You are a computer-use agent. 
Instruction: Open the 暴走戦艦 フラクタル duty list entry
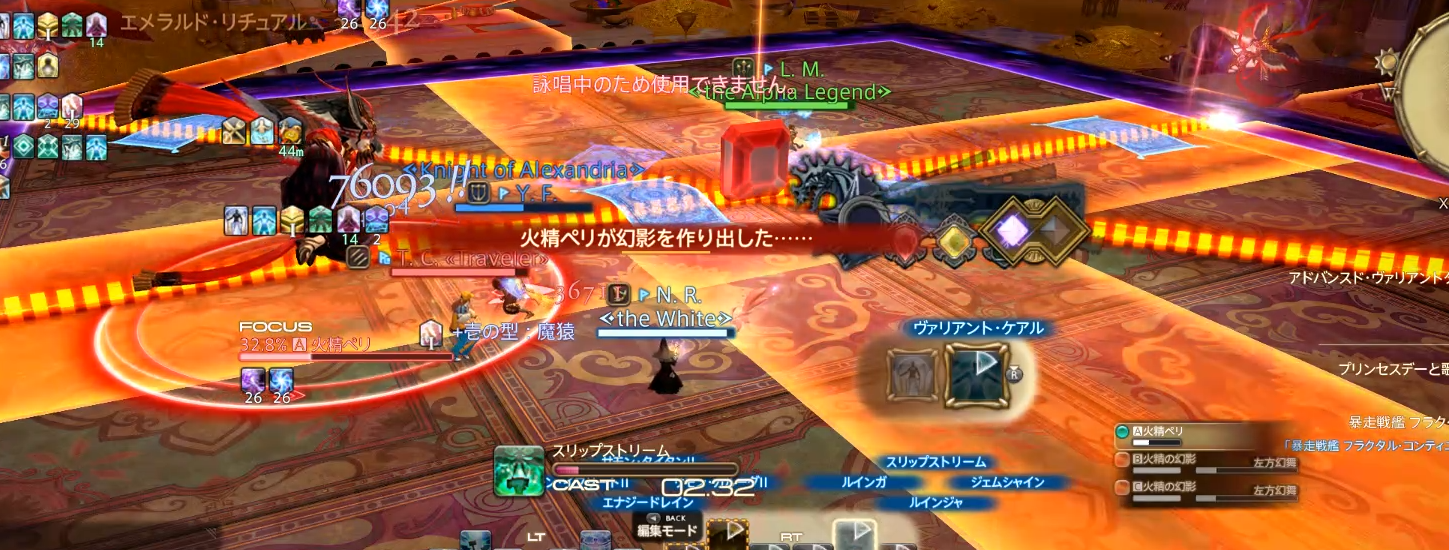[1400, 423]
